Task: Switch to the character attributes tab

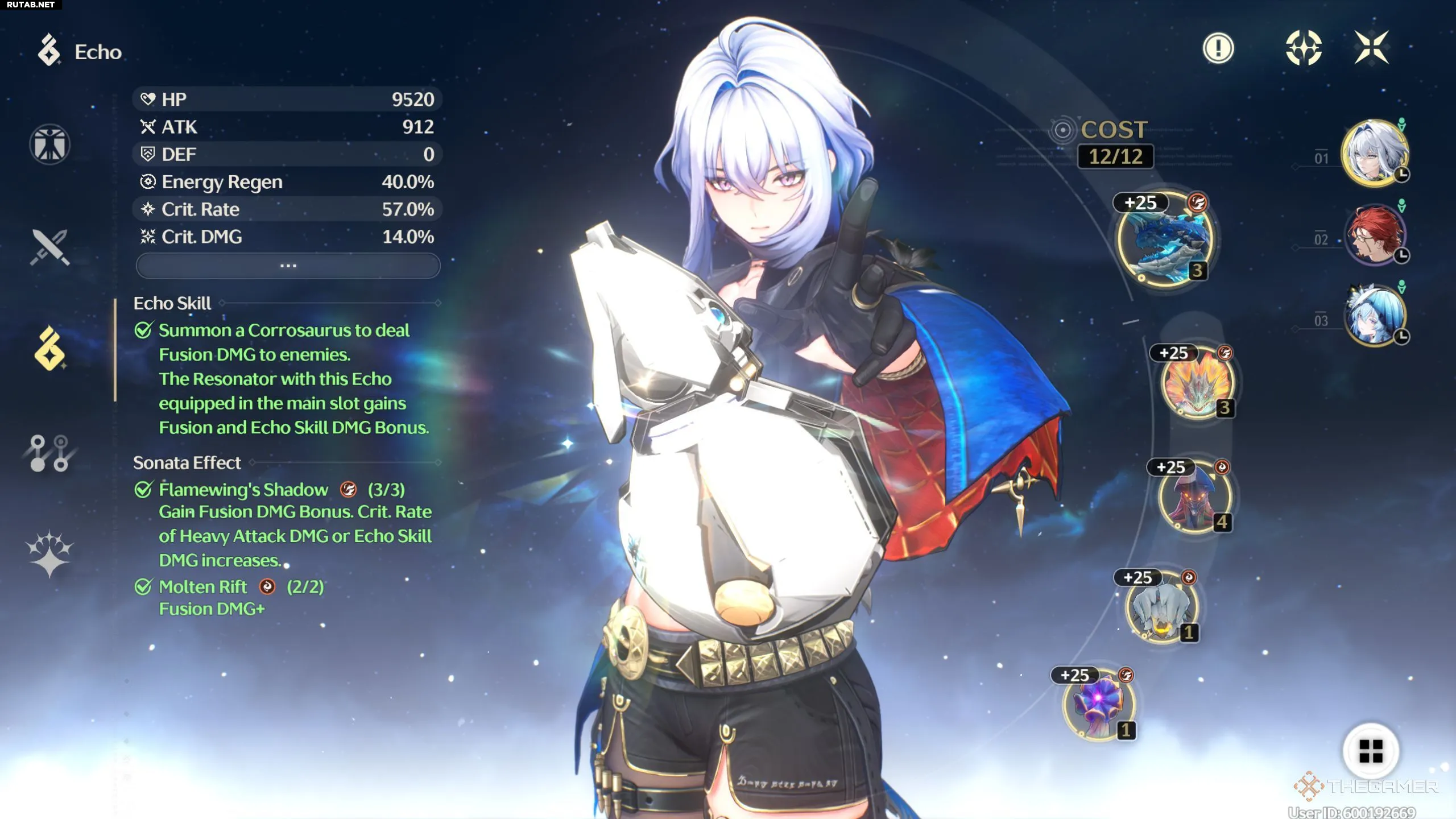Action: click(x=50, y=144)
